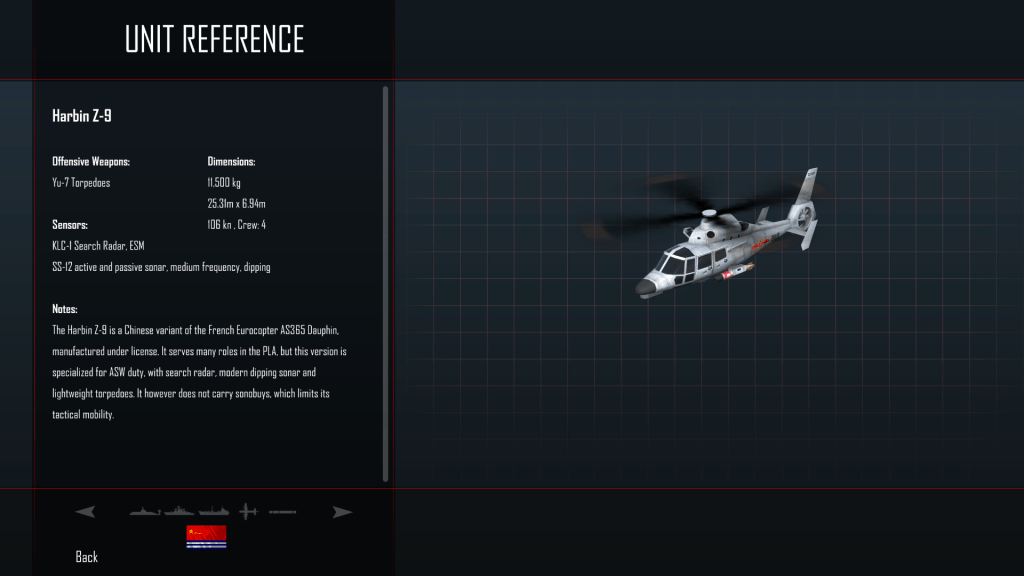
Task: Select the torpedo weapons category icon
Action: pyautogui.click(x=283, y=512)
